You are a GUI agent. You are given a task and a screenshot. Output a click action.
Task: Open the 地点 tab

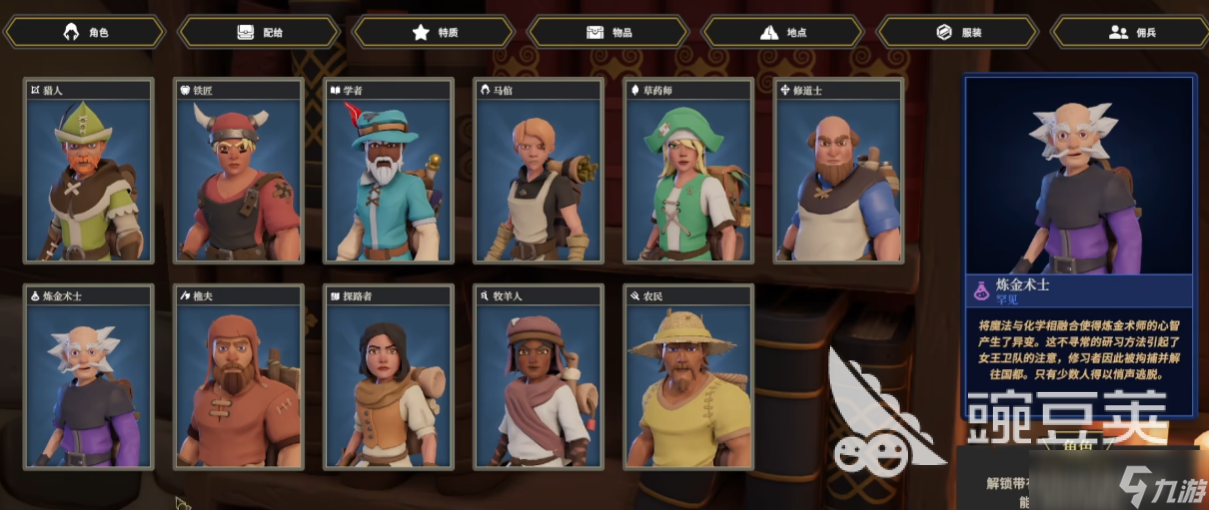(784, 32)
